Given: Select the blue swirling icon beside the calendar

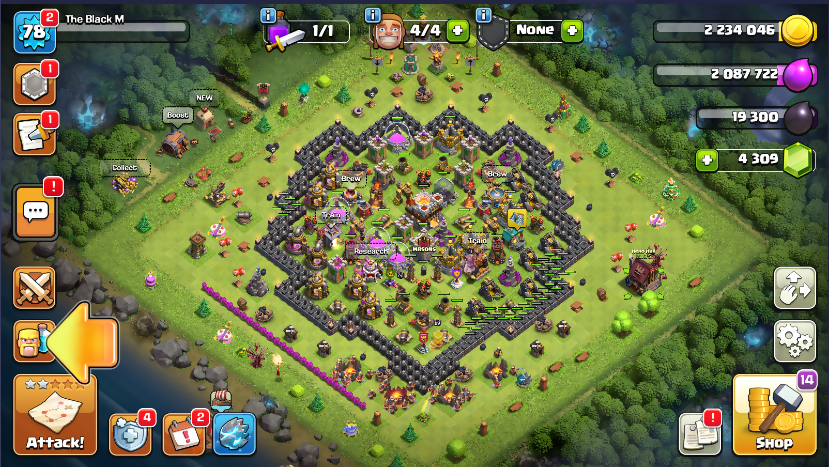Looking at the screenshot, I should pos(234,433).
